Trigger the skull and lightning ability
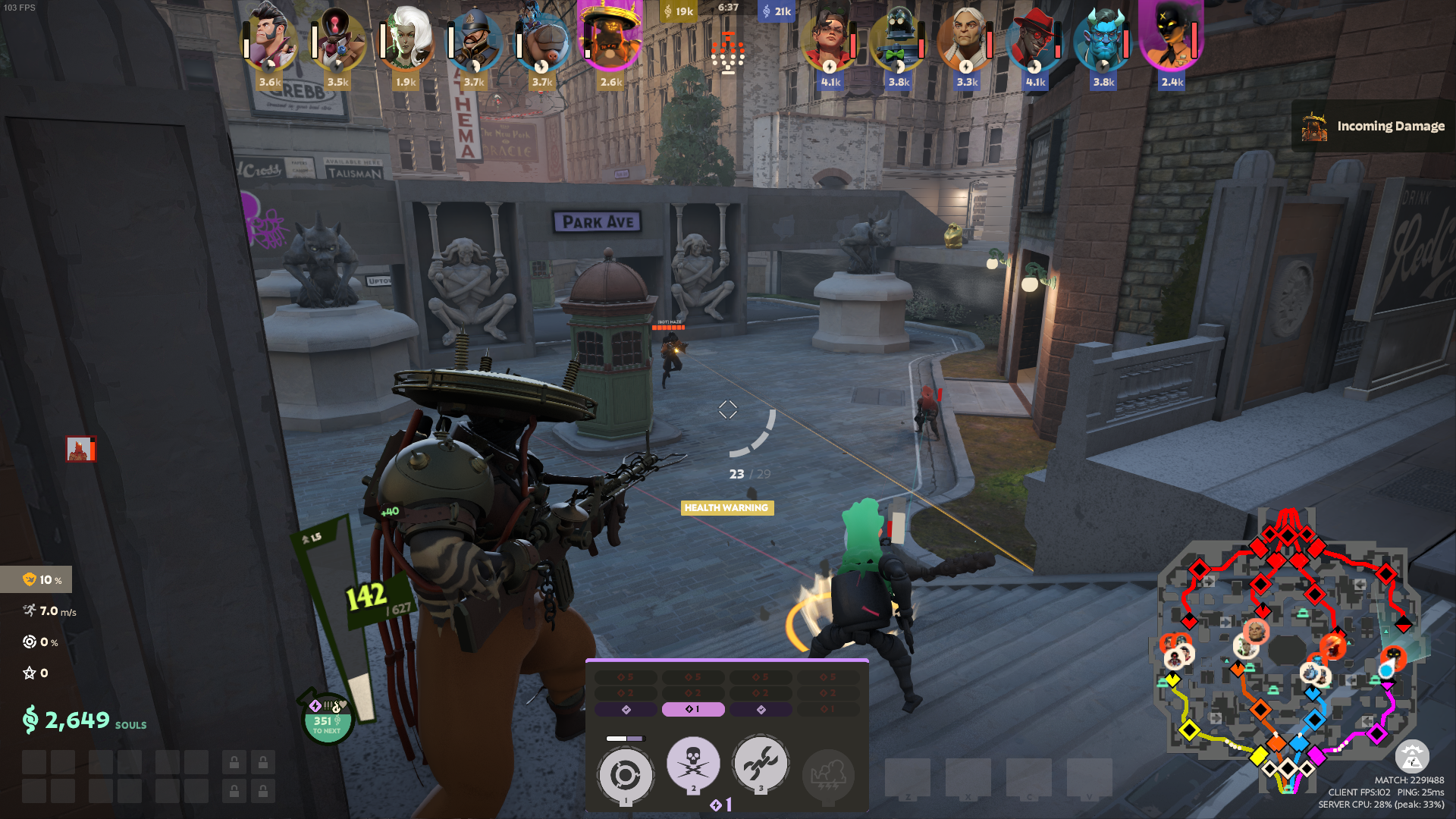This screenshot has height=819, width=1456. (x=692, y=763)
